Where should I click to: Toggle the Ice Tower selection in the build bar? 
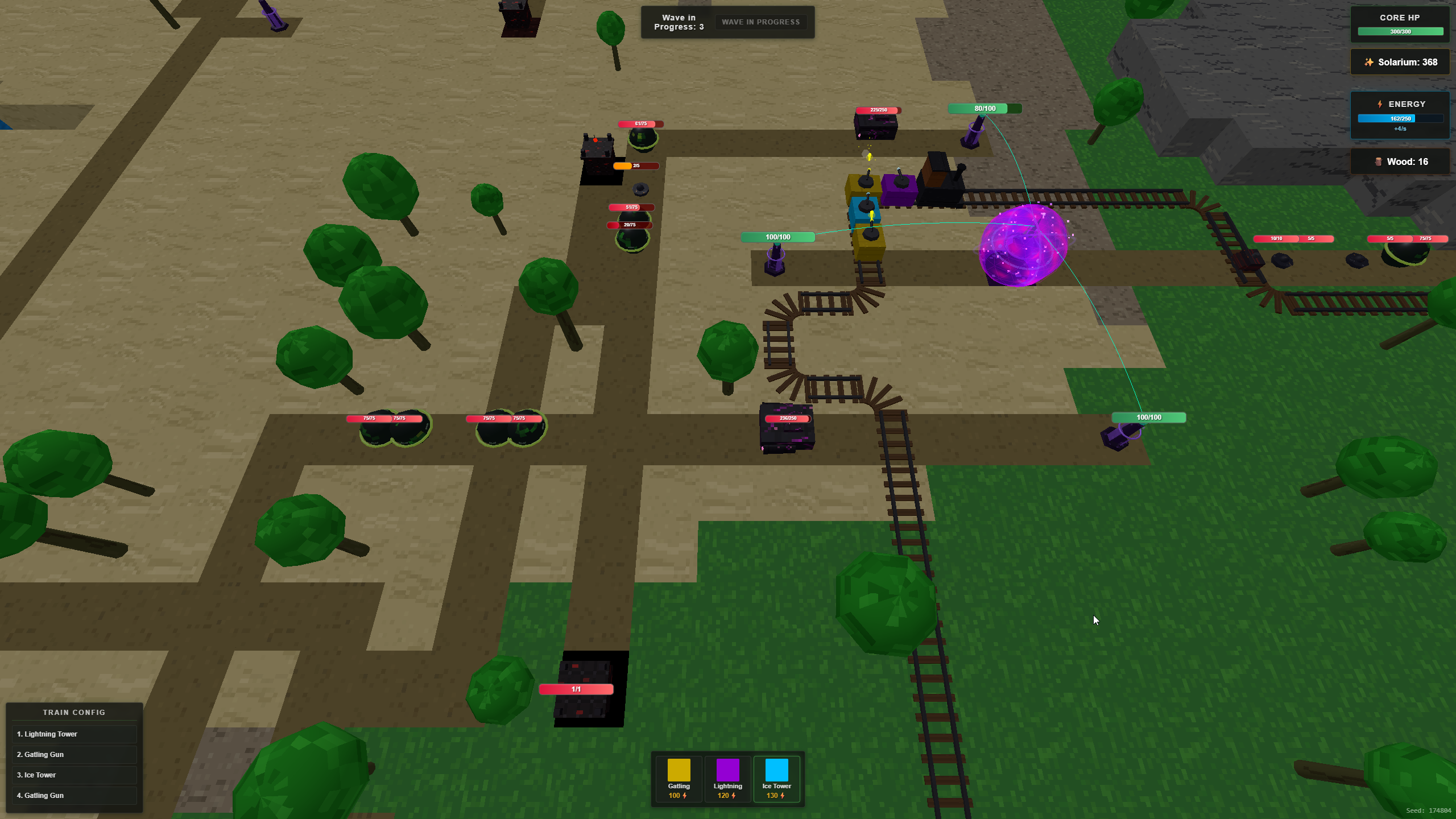tap(776, 779)
